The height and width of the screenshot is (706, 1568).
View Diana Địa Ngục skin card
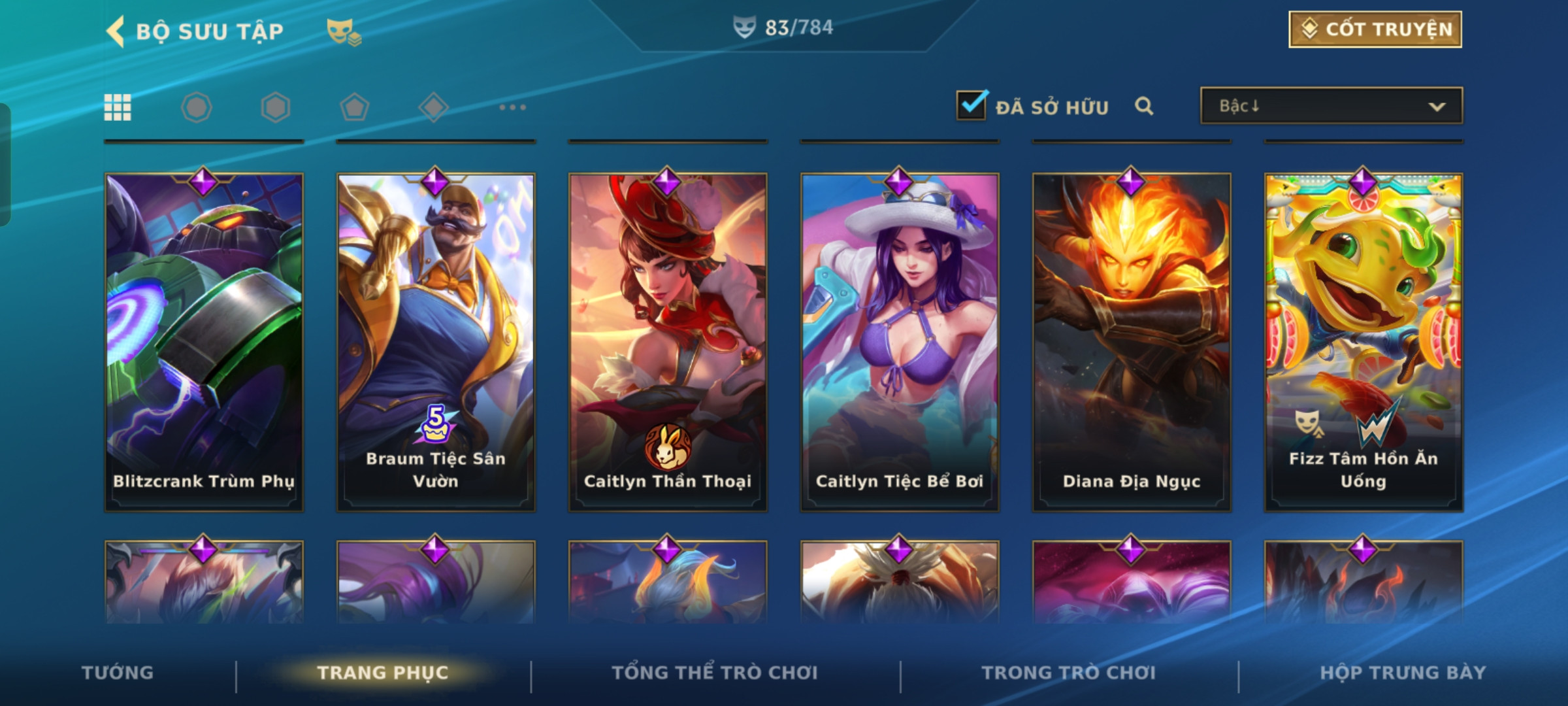pyautogui.click(x=1132, y=341)
